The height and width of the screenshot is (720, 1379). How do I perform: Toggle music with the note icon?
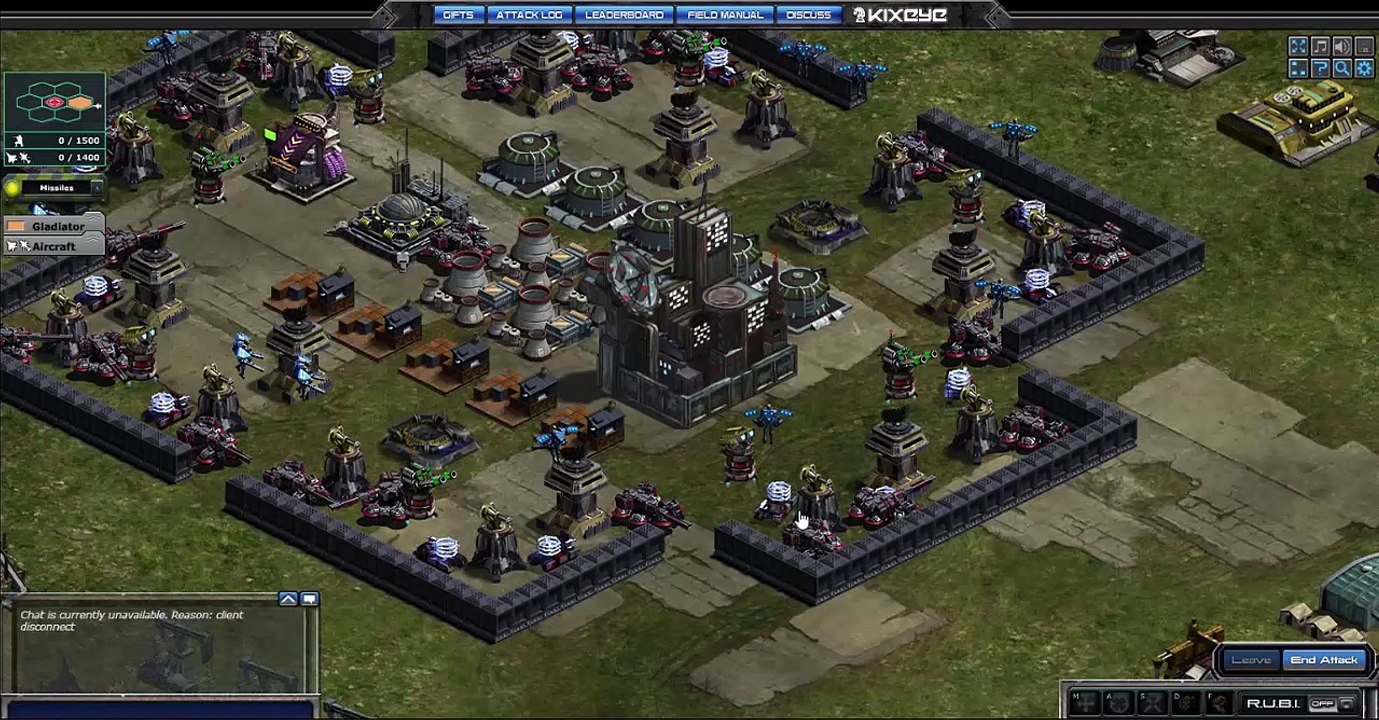(x=1320, y=46)
